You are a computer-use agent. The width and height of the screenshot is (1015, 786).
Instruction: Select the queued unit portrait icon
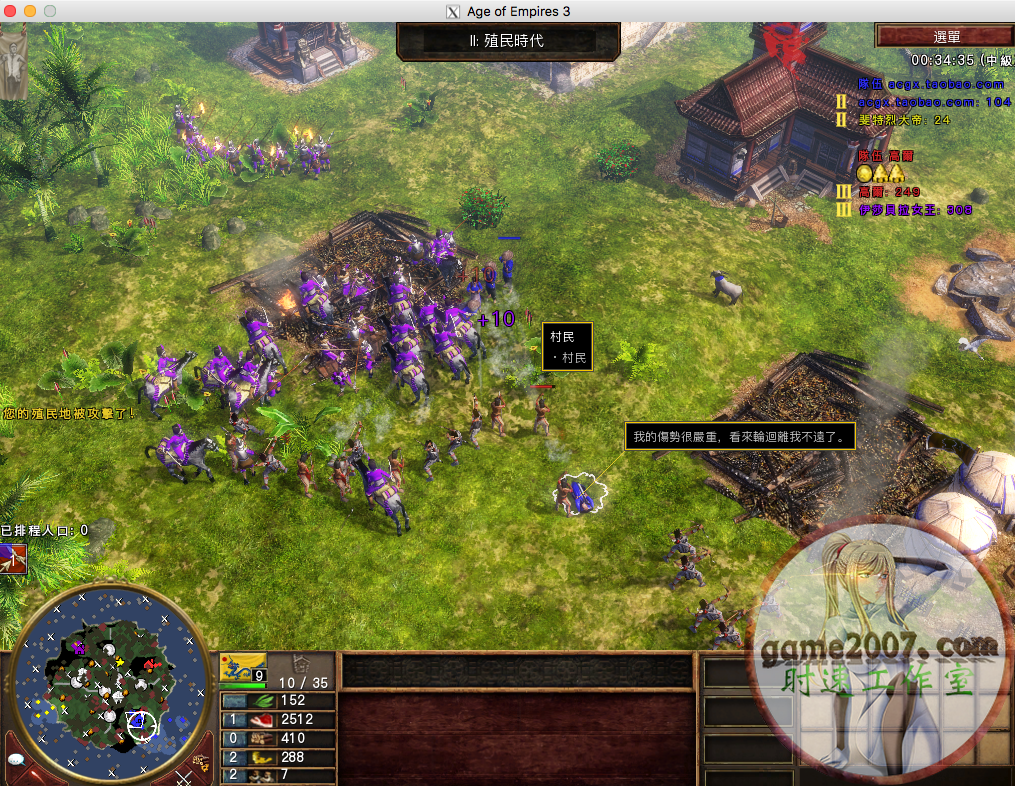(x=14, y=558)
